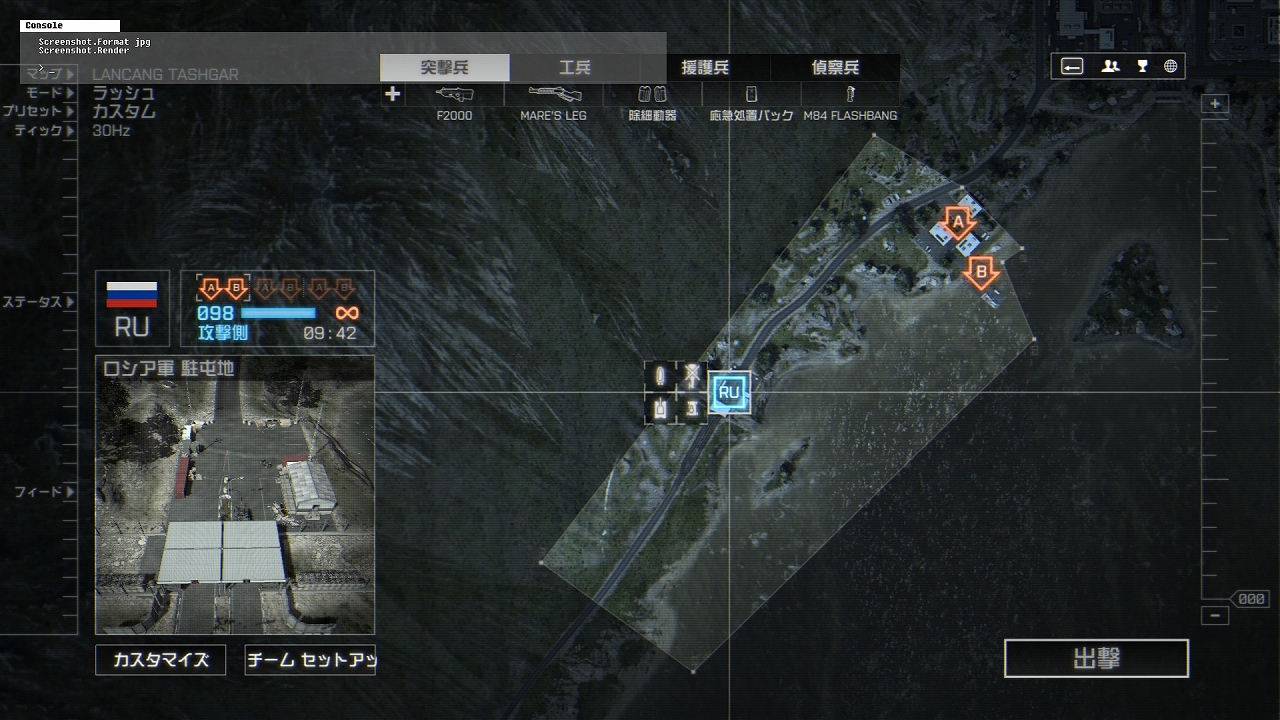
Task: Open the チーム セットアップ screen
Action: click(x=310, y=660)
